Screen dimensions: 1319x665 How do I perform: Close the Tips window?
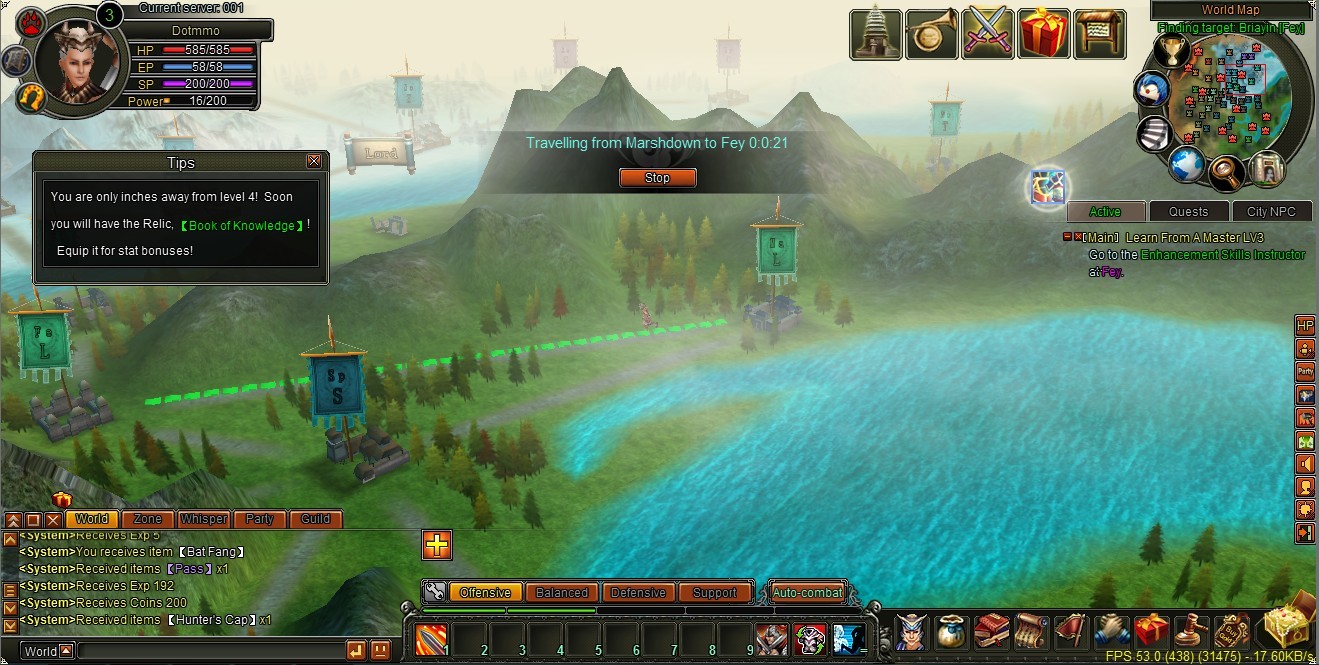pyautogui.click(x=314, y=161)
